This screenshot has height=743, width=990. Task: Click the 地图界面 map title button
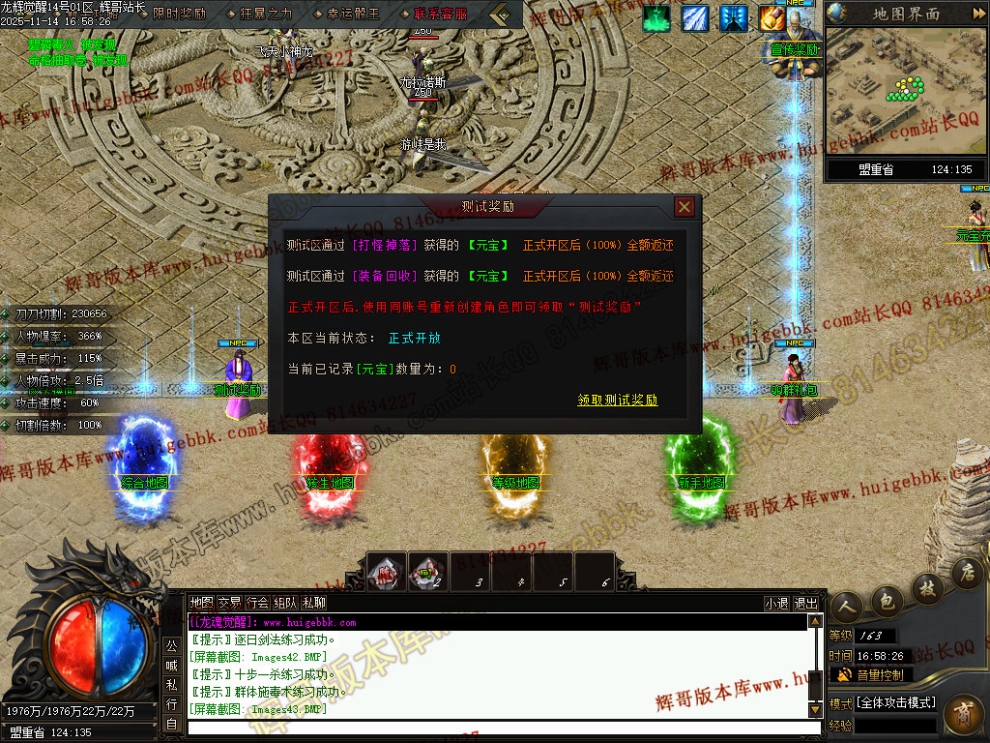click(906, 14)
